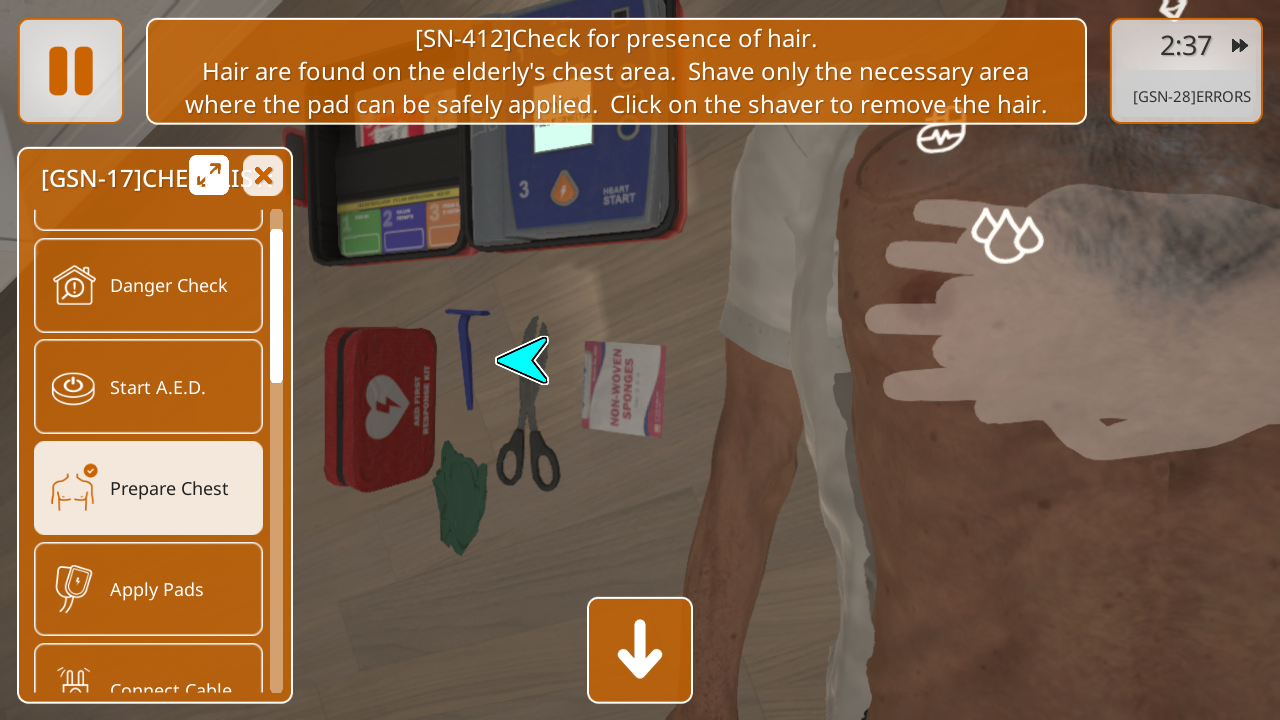Close the checklist panel
Image resolution: width=1280 pixels, height=720 pixels.
tap(263, 176)
